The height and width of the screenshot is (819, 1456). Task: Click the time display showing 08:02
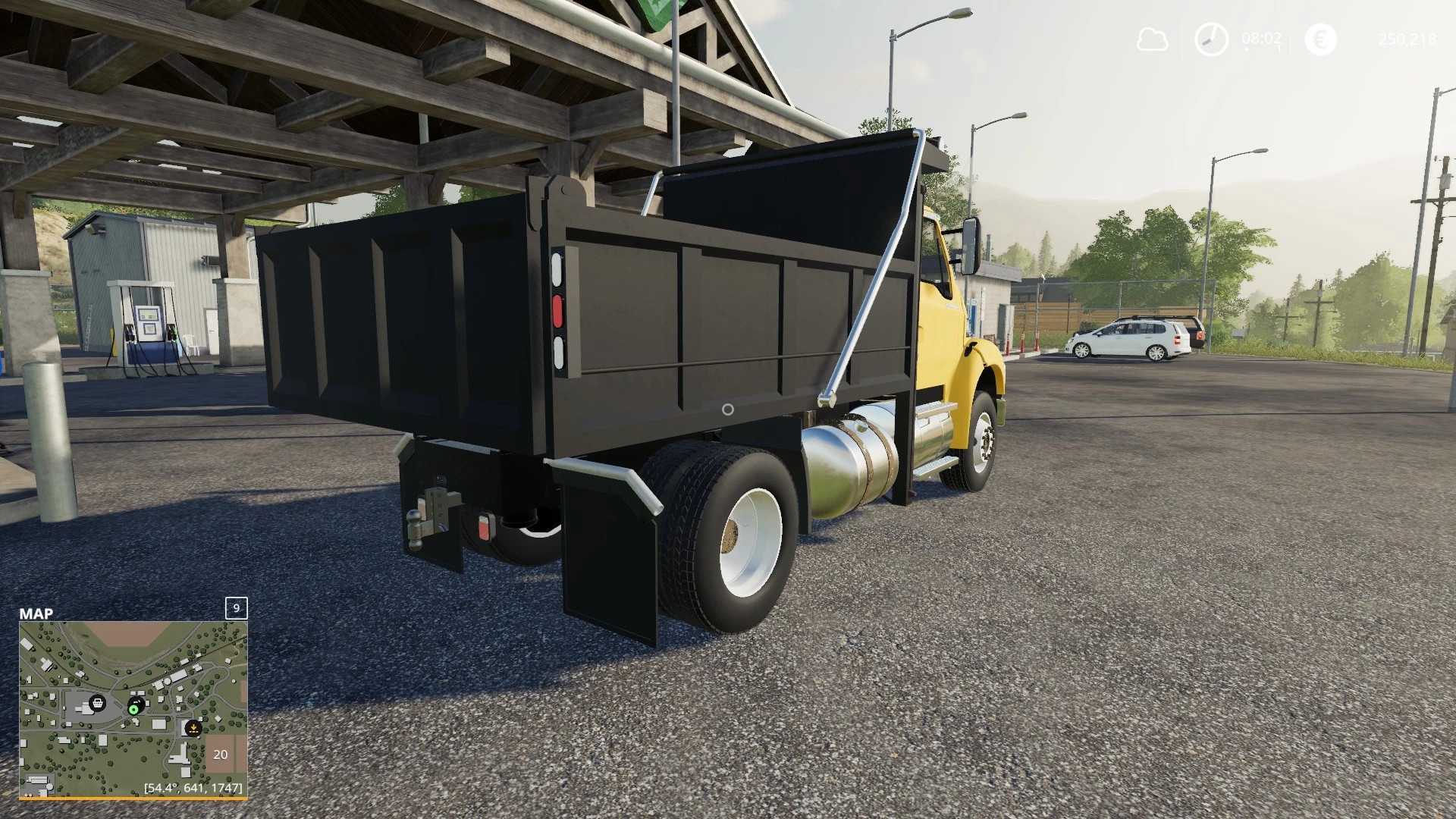(x=1261, y=39)
